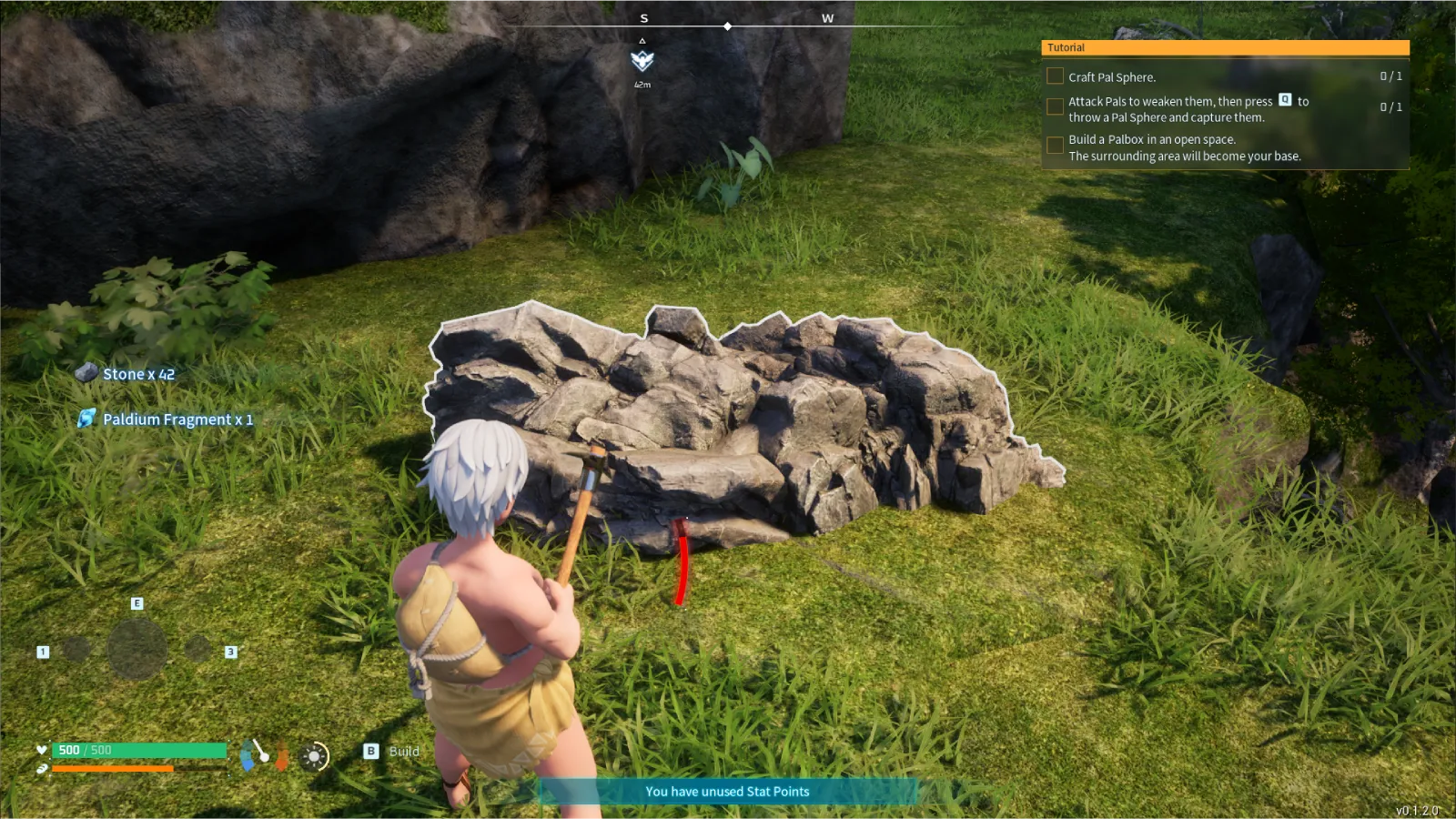Click the sun time-of-day dial icon
This screenshot has width=1456, height=819.
(x=315, y=756)
